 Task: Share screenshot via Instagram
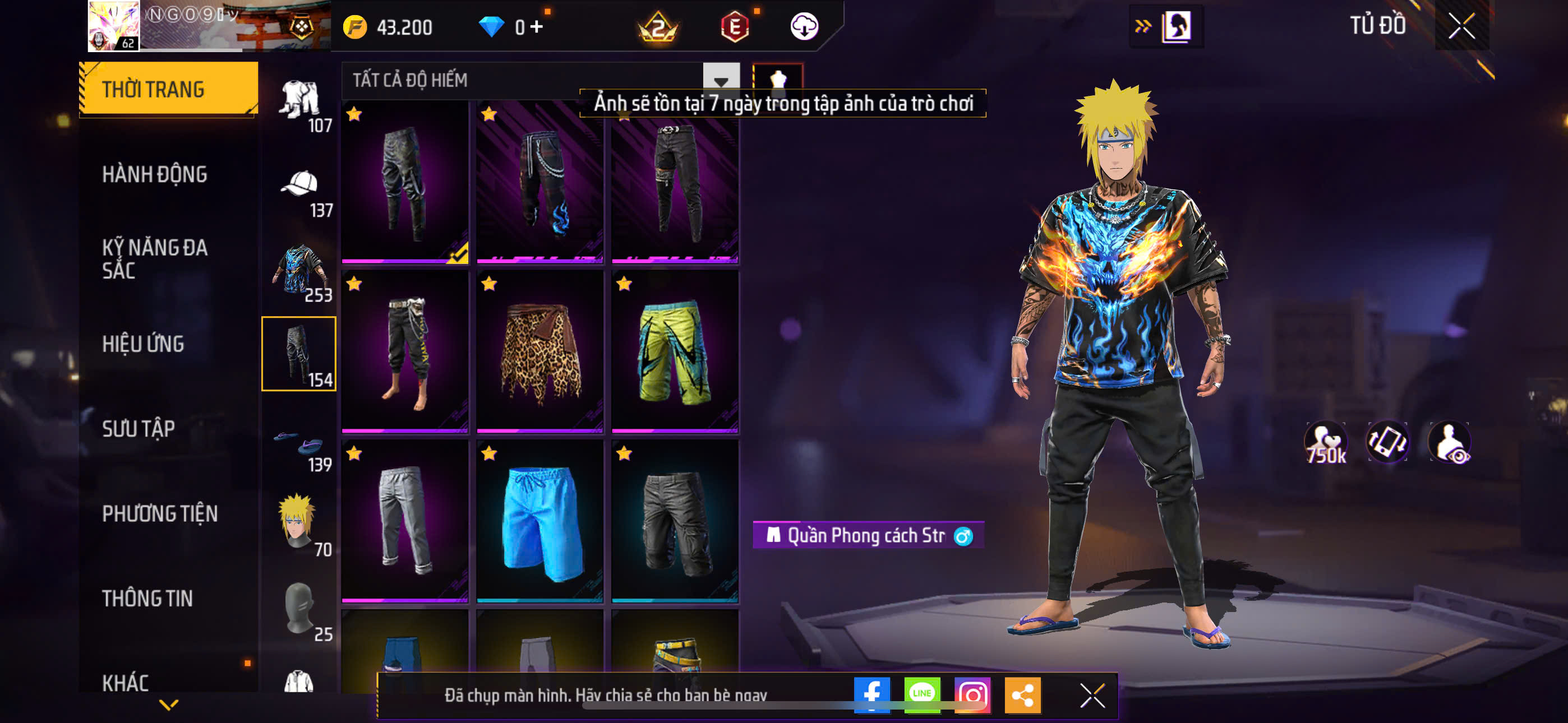click(972, 694)
